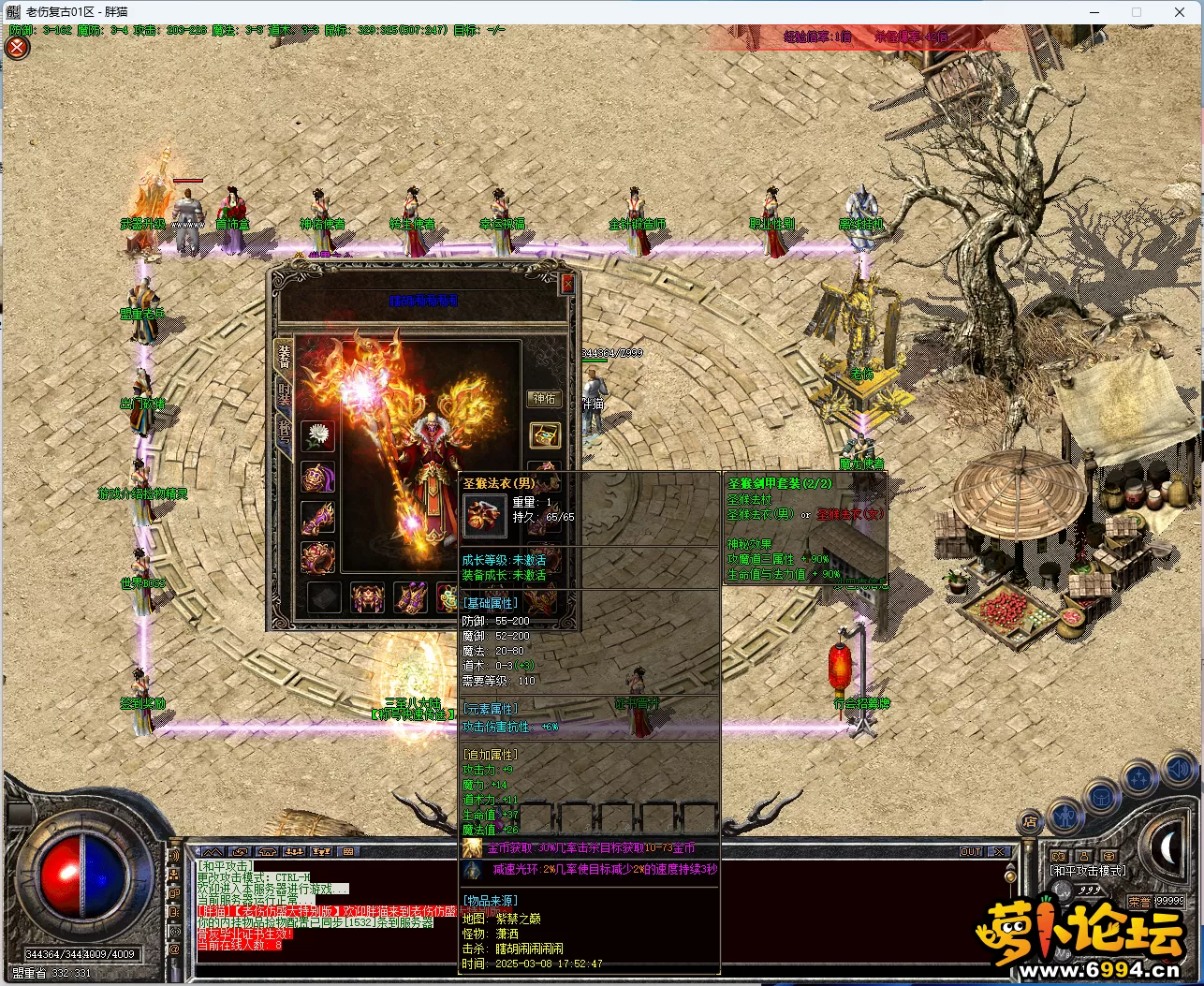
Task: Select the 装备 equipment tab
Action: click(x=284, y=355)
